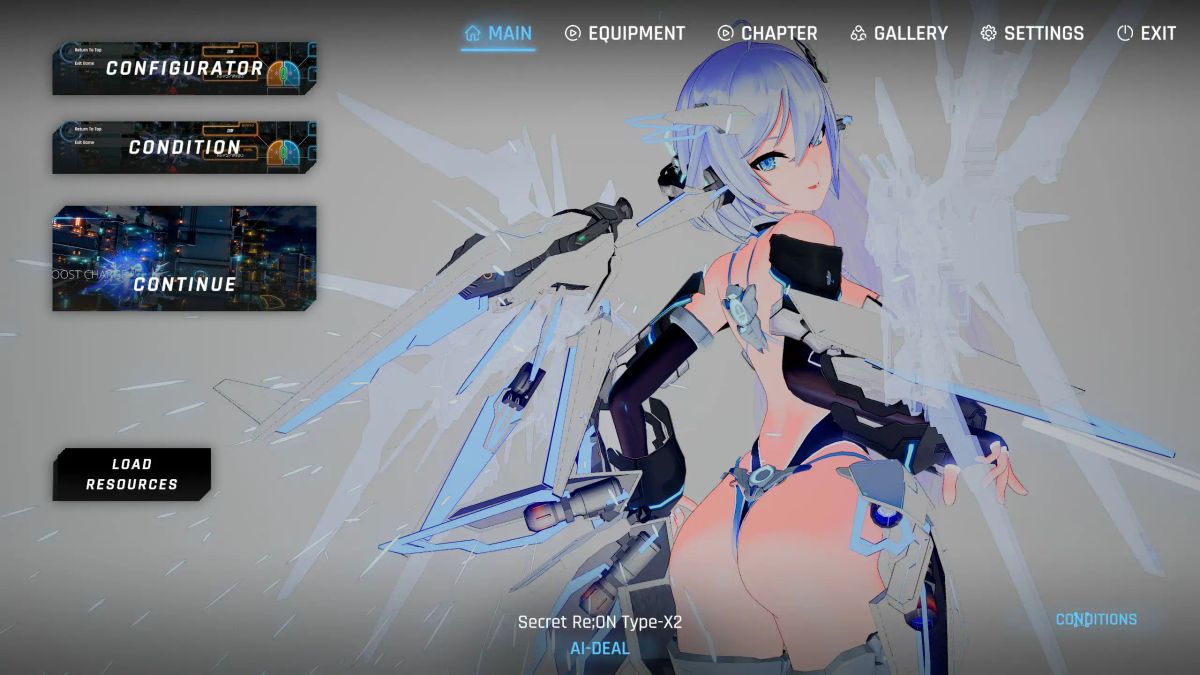Switch to the Main tab
This screenshot has height=675, width=1200.
pos(498,34)
